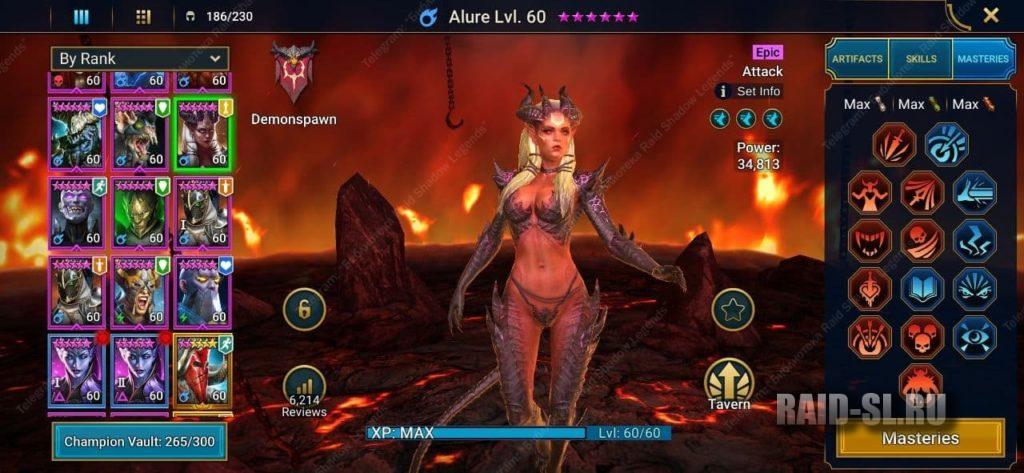Click the yellow Masteries button
1024x473 pixels.
(920, 438)
